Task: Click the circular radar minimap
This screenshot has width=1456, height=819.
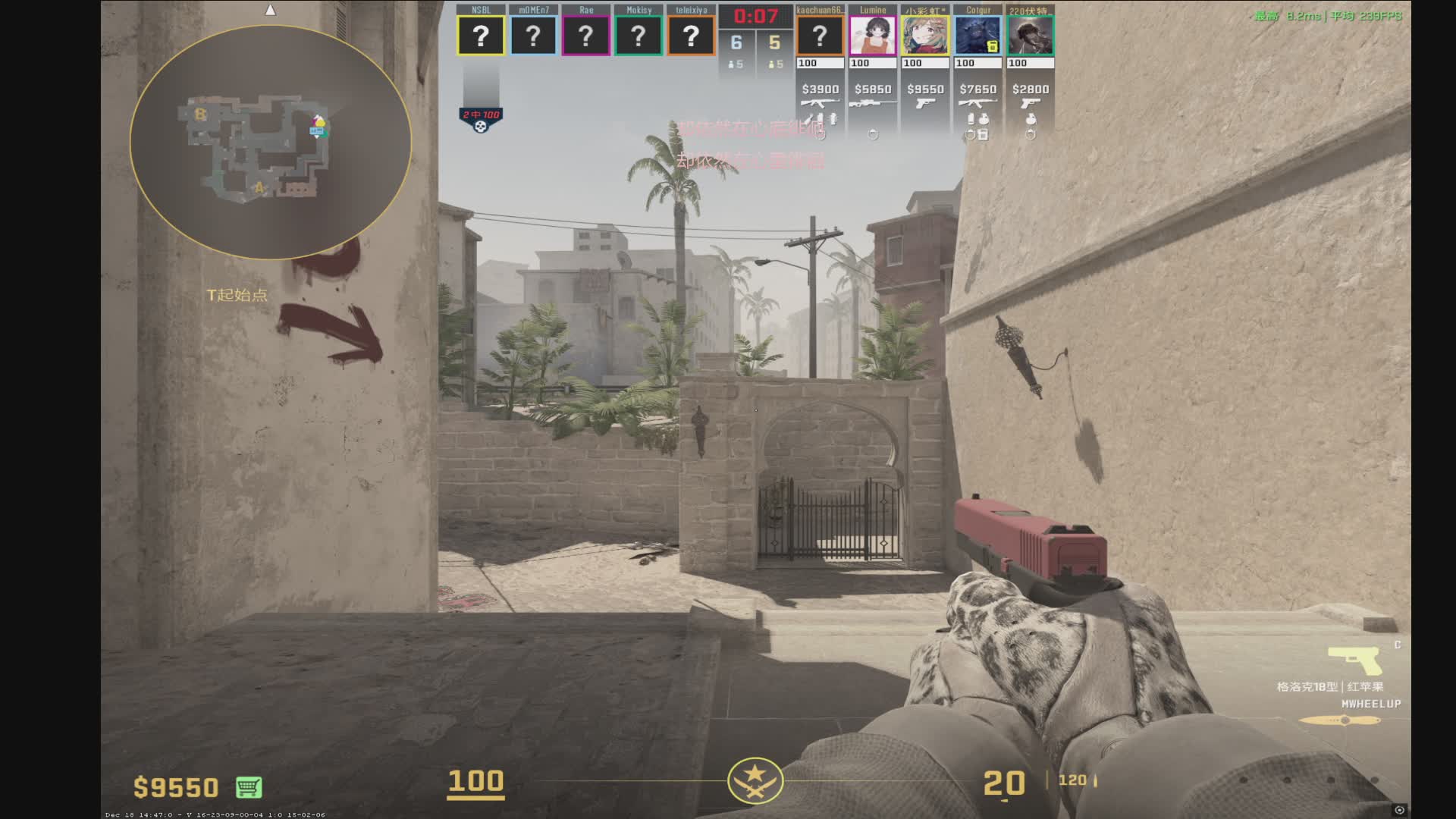Action: pyautogui.click(x=271, y=142)
